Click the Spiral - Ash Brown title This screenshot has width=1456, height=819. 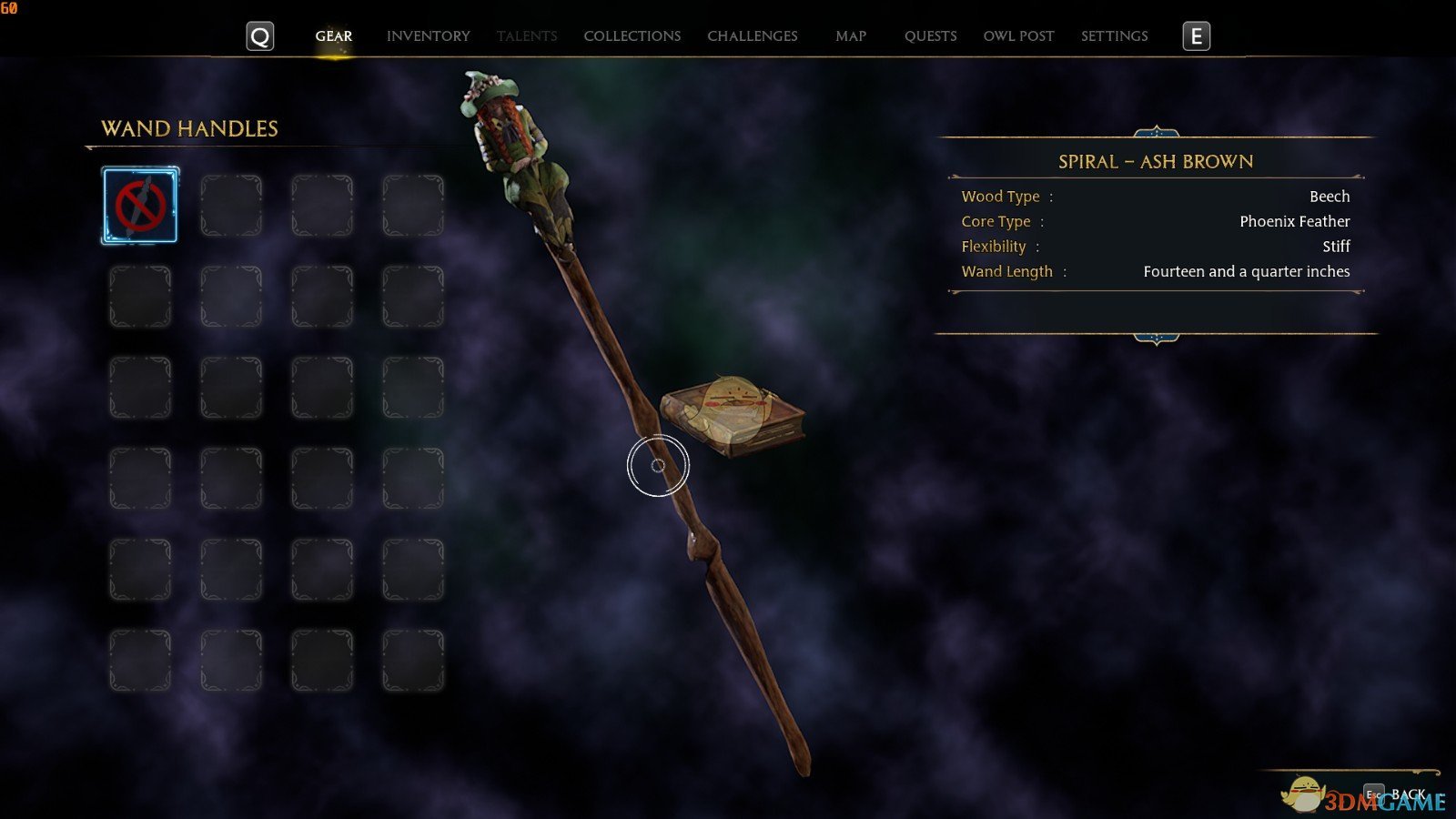click(x=1156, y=162)
